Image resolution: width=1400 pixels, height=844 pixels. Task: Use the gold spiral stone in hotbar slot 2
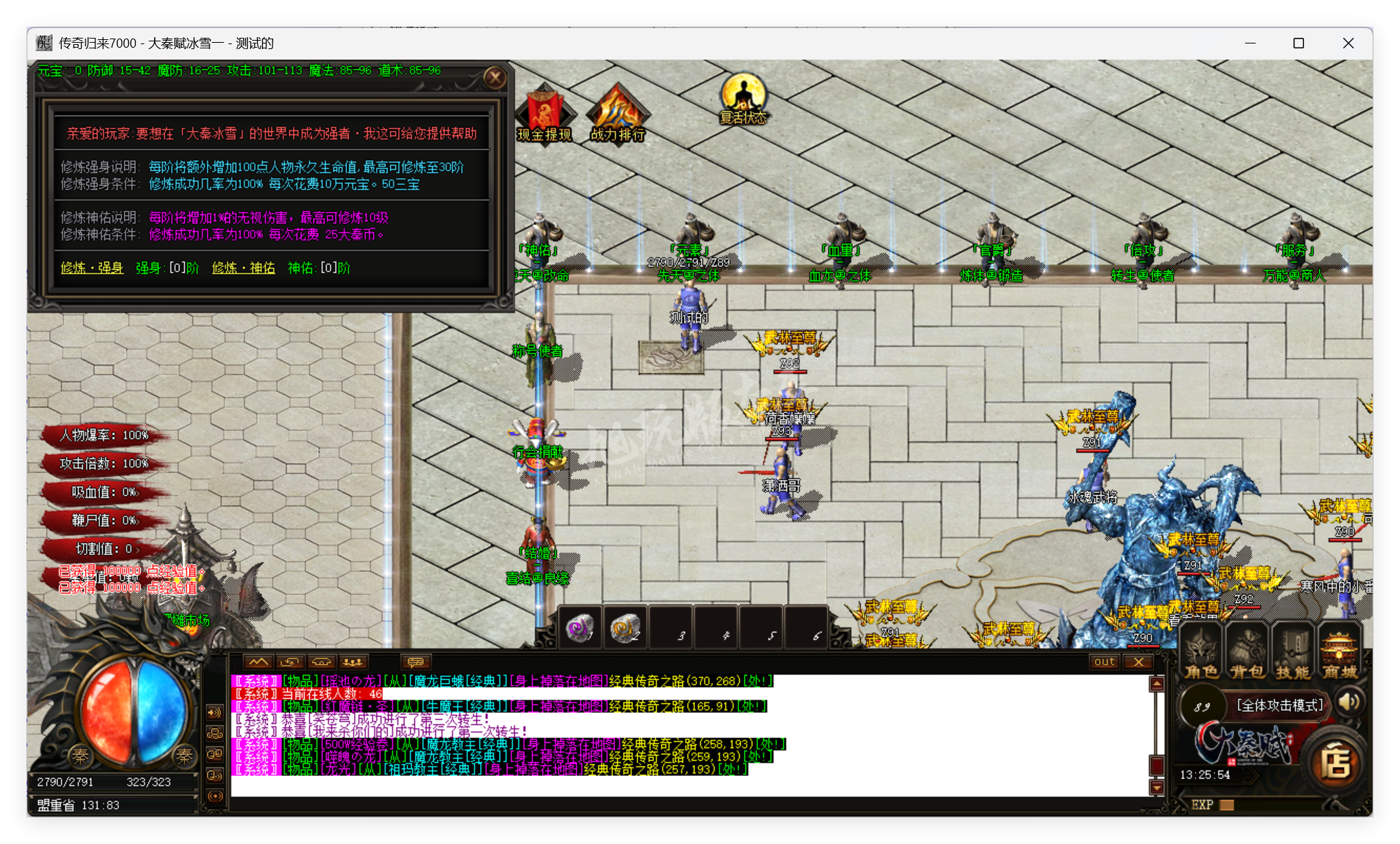tap(624, 628)
